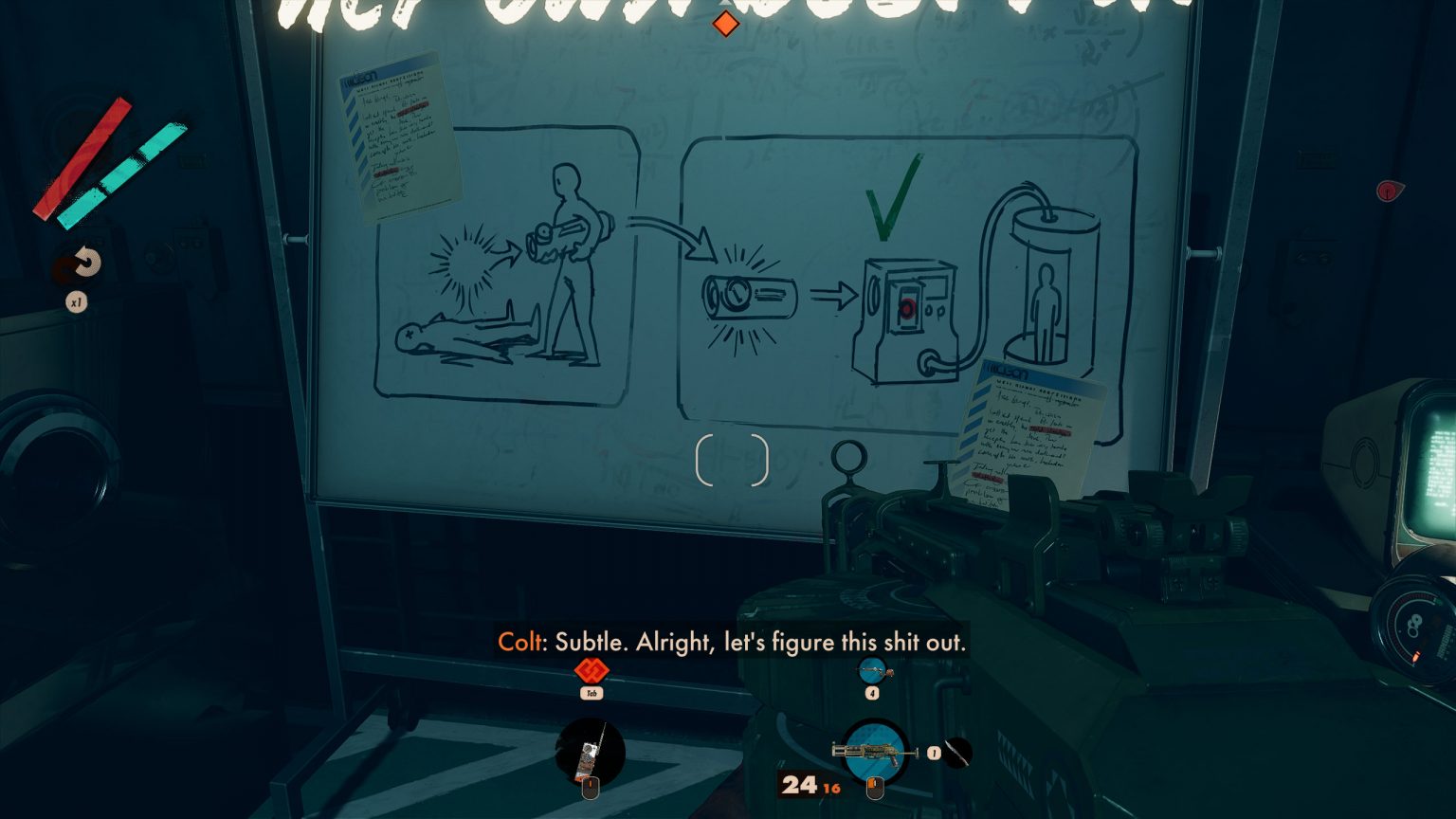
Task: Click the crosshair capture brackets on the whiteboard
Action: click(733, 462)
